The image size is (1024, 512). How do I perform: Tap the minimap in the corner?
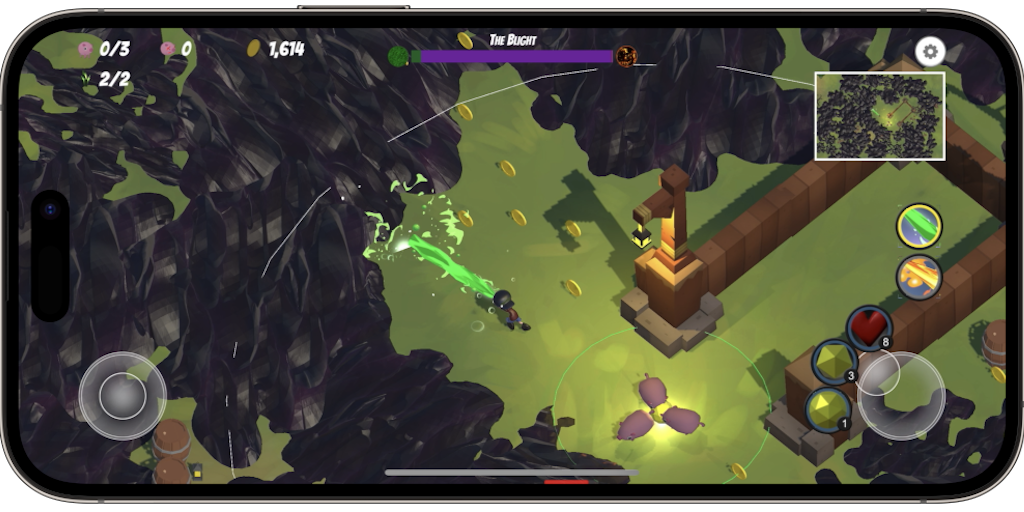pyautogui.click(x=880, y=116)
